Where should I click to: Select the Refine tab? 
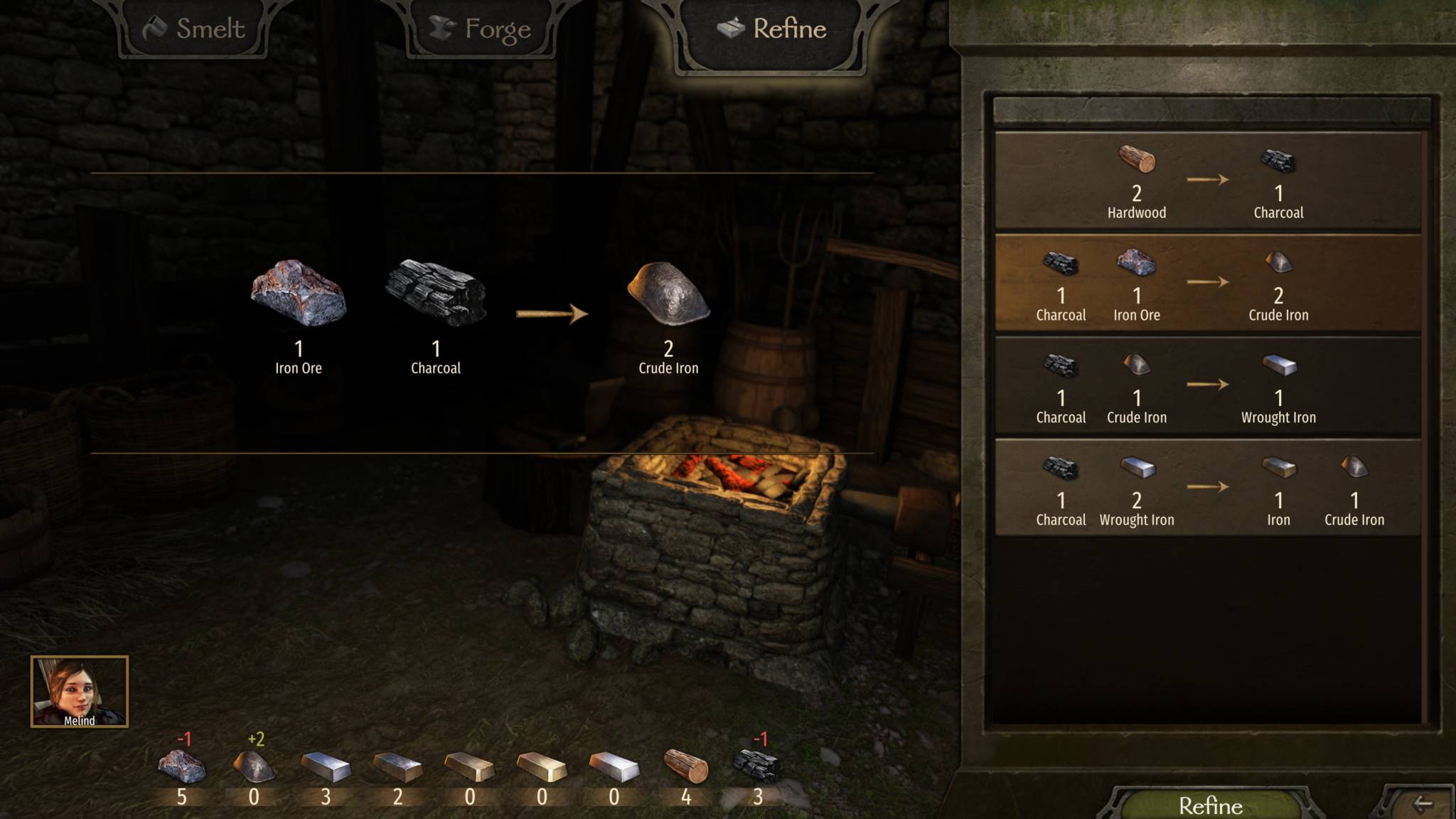click(x=771, y=29)
